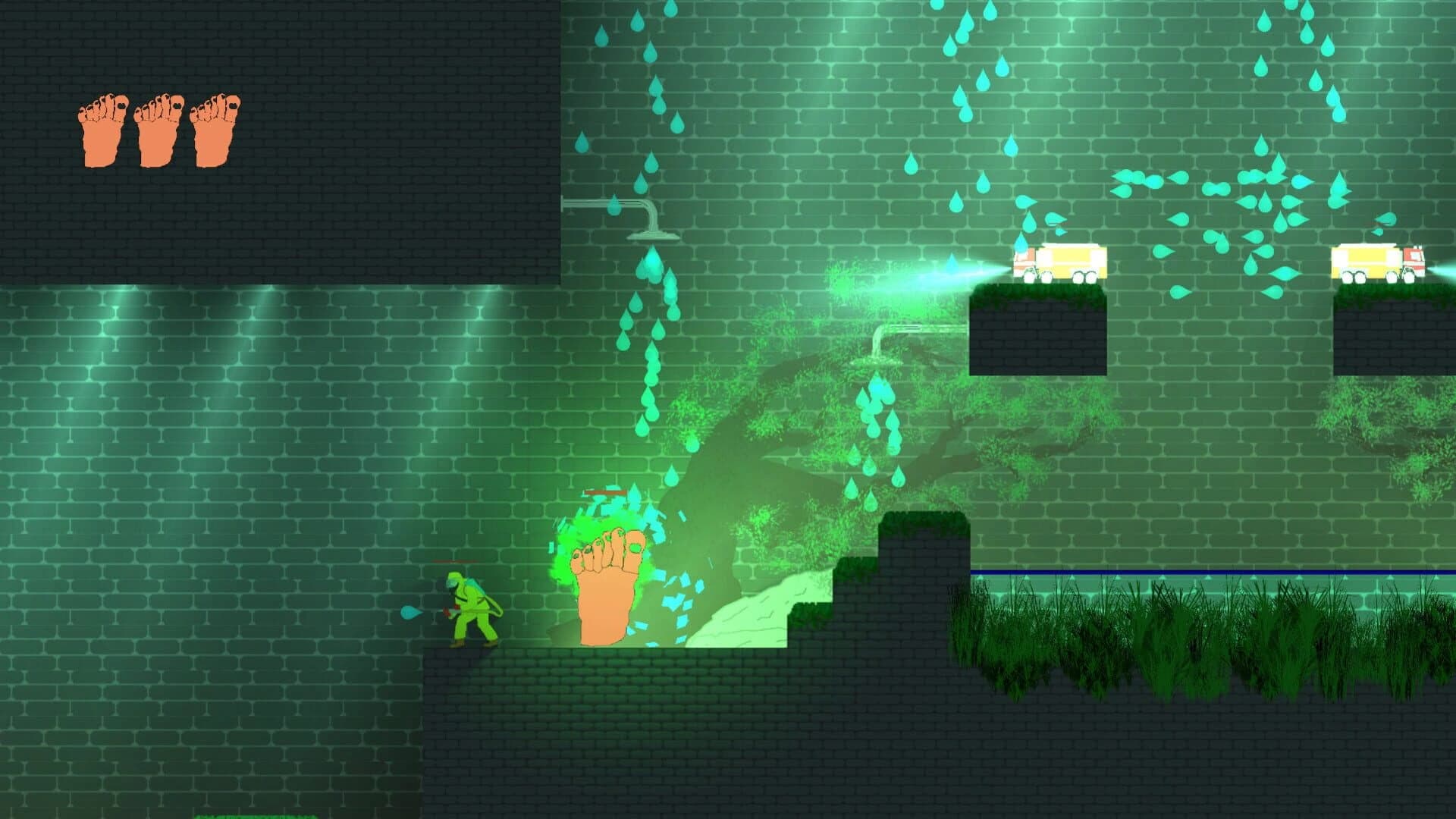
Task: Click the middle foot life icon
Action: (x=159, y=129)
